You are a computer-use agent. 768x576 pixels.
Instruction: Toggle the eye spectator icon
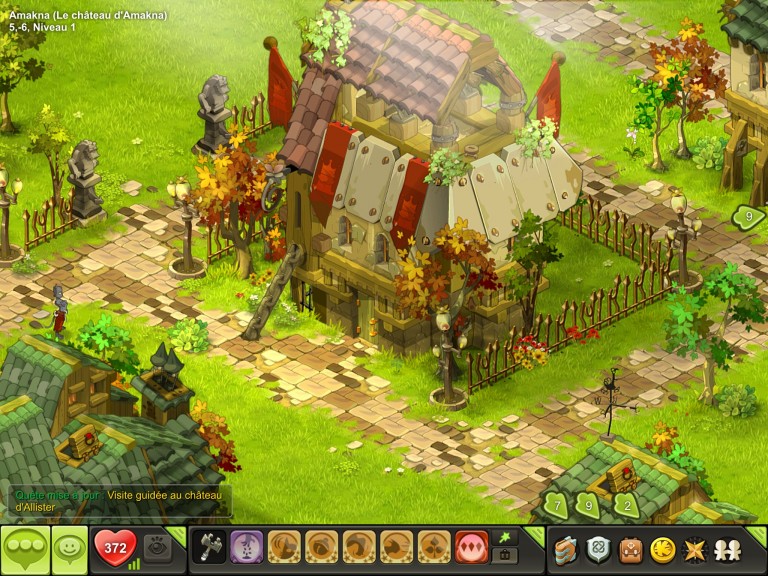(x=157, y=548)
